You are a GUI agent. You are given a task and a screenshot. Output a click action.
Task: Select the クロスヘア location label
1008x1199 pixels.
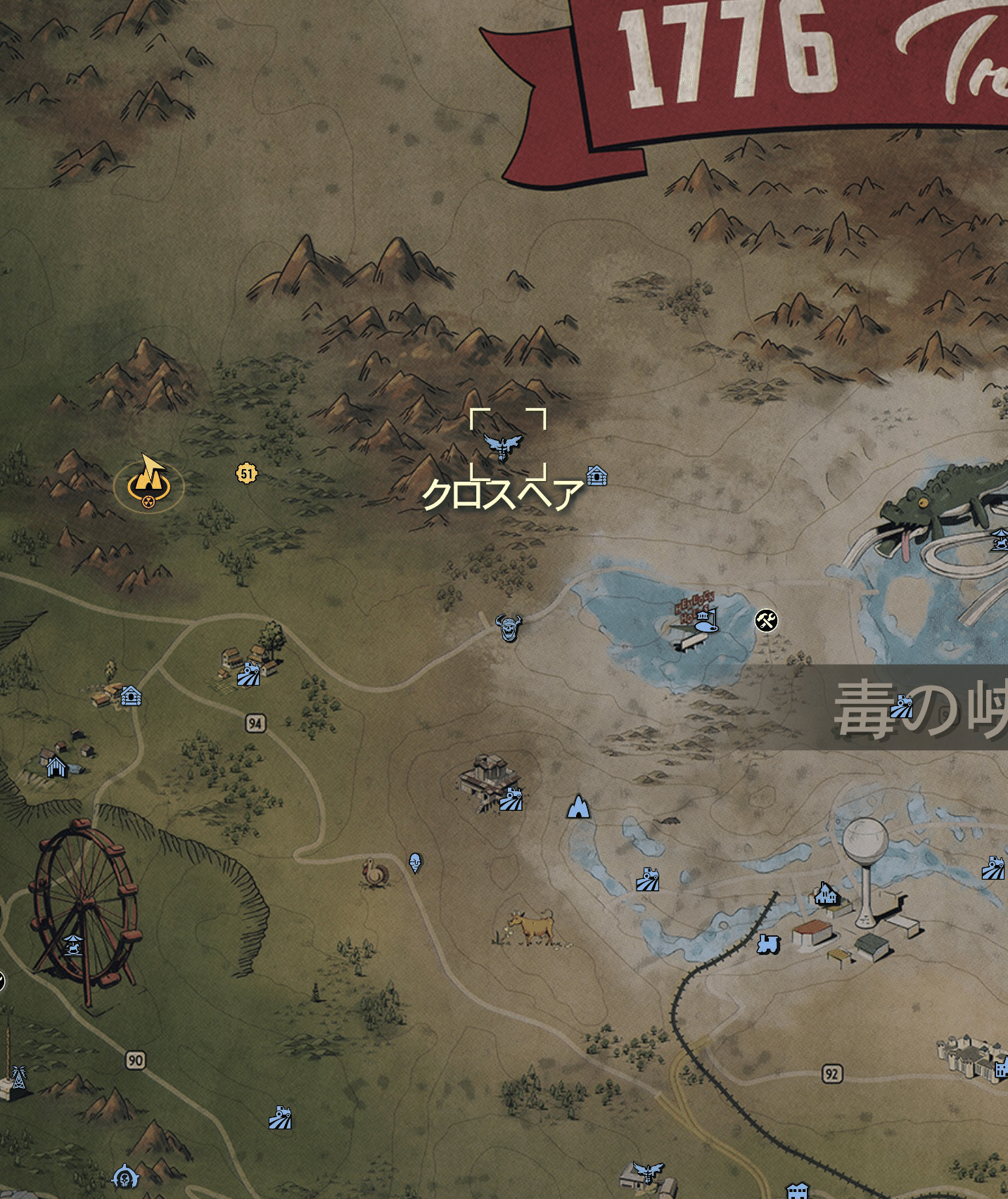[x=502, y=496]
